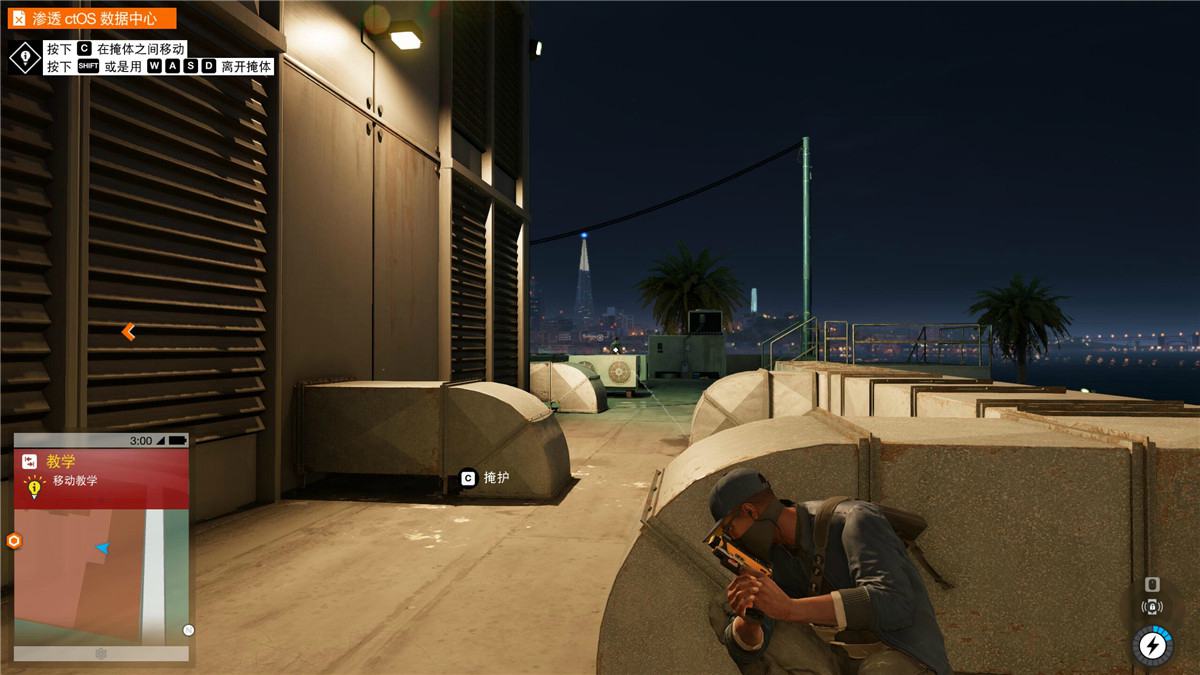Click the camera icon below the minimap
Screen dimensions: 1200x675
point(101,654)
